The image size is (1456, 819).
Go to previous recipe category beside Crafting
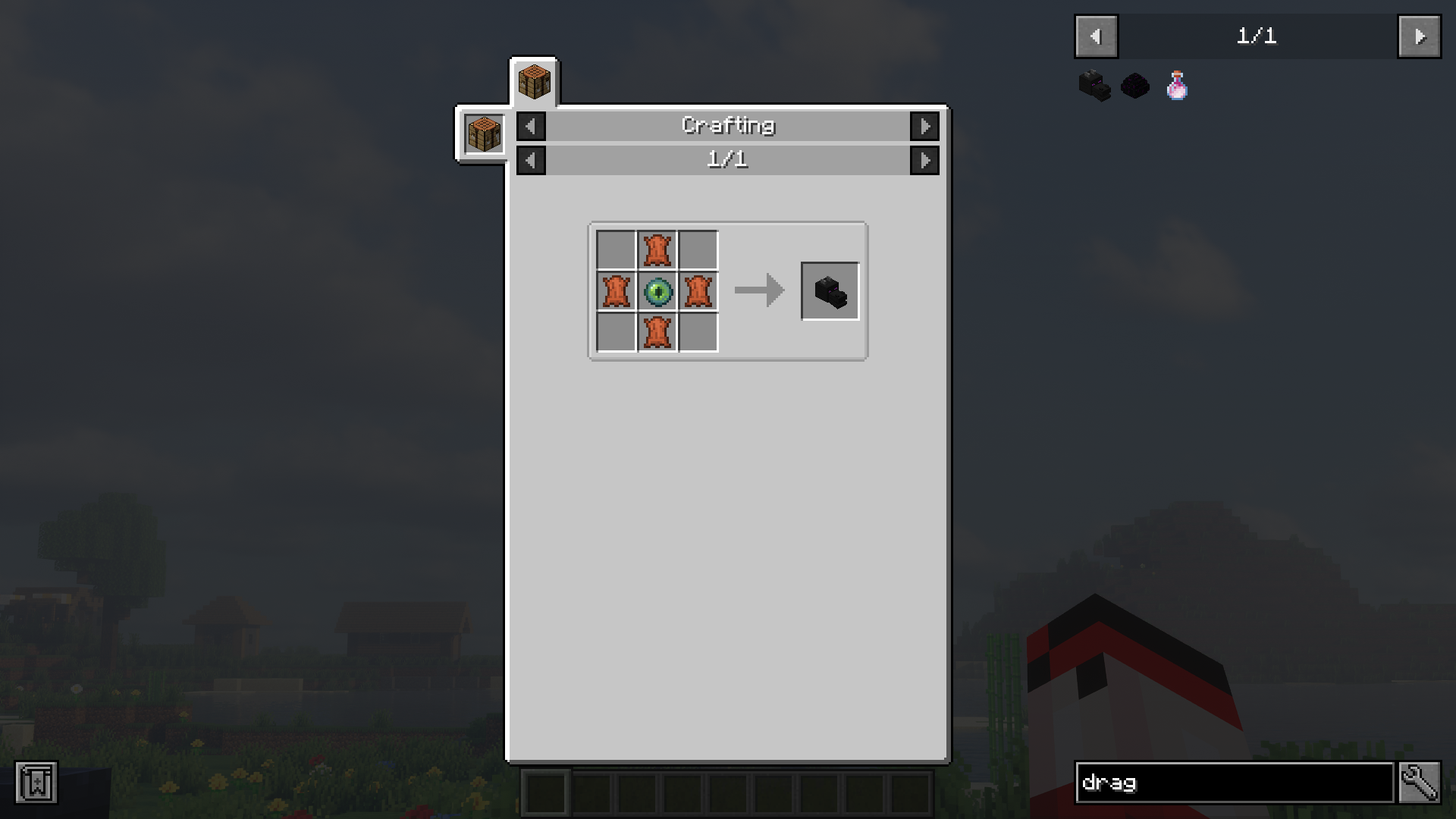coord(531,126)
